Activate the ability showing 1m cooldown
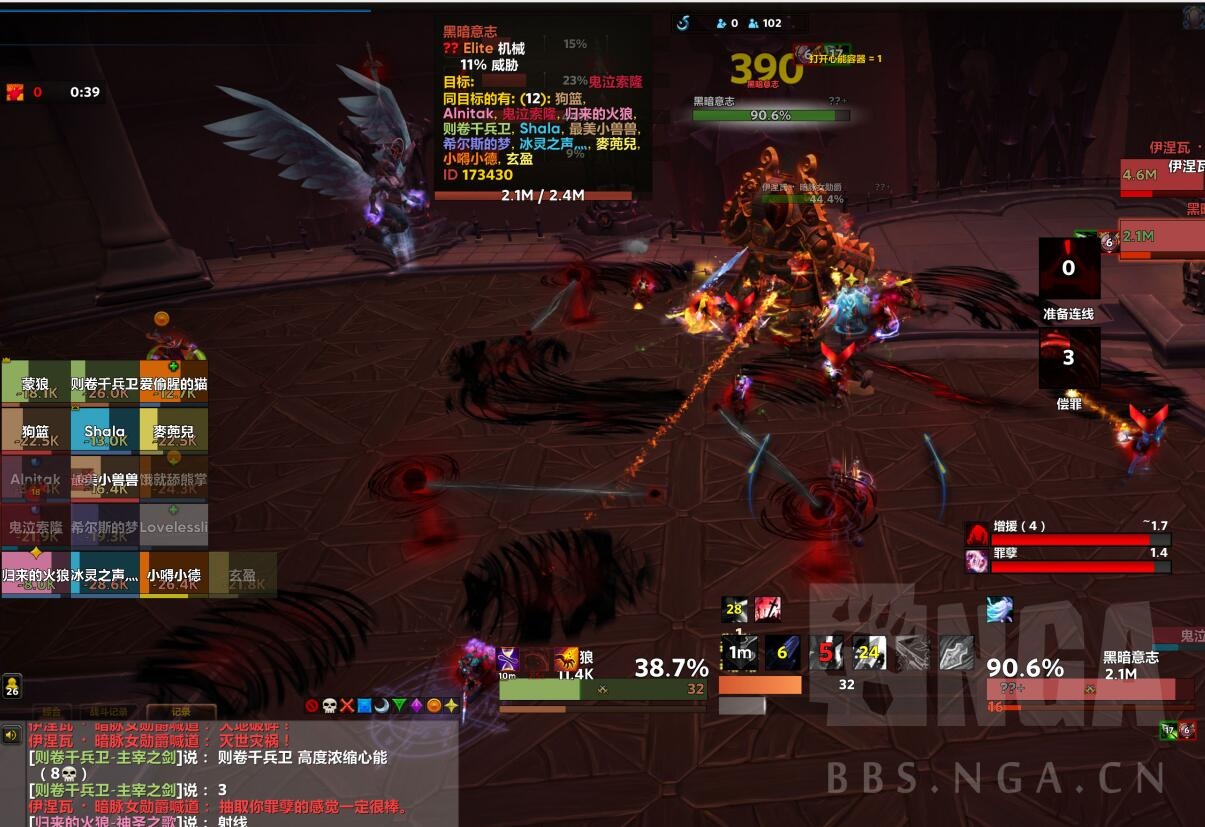 (x=740, y=653)
